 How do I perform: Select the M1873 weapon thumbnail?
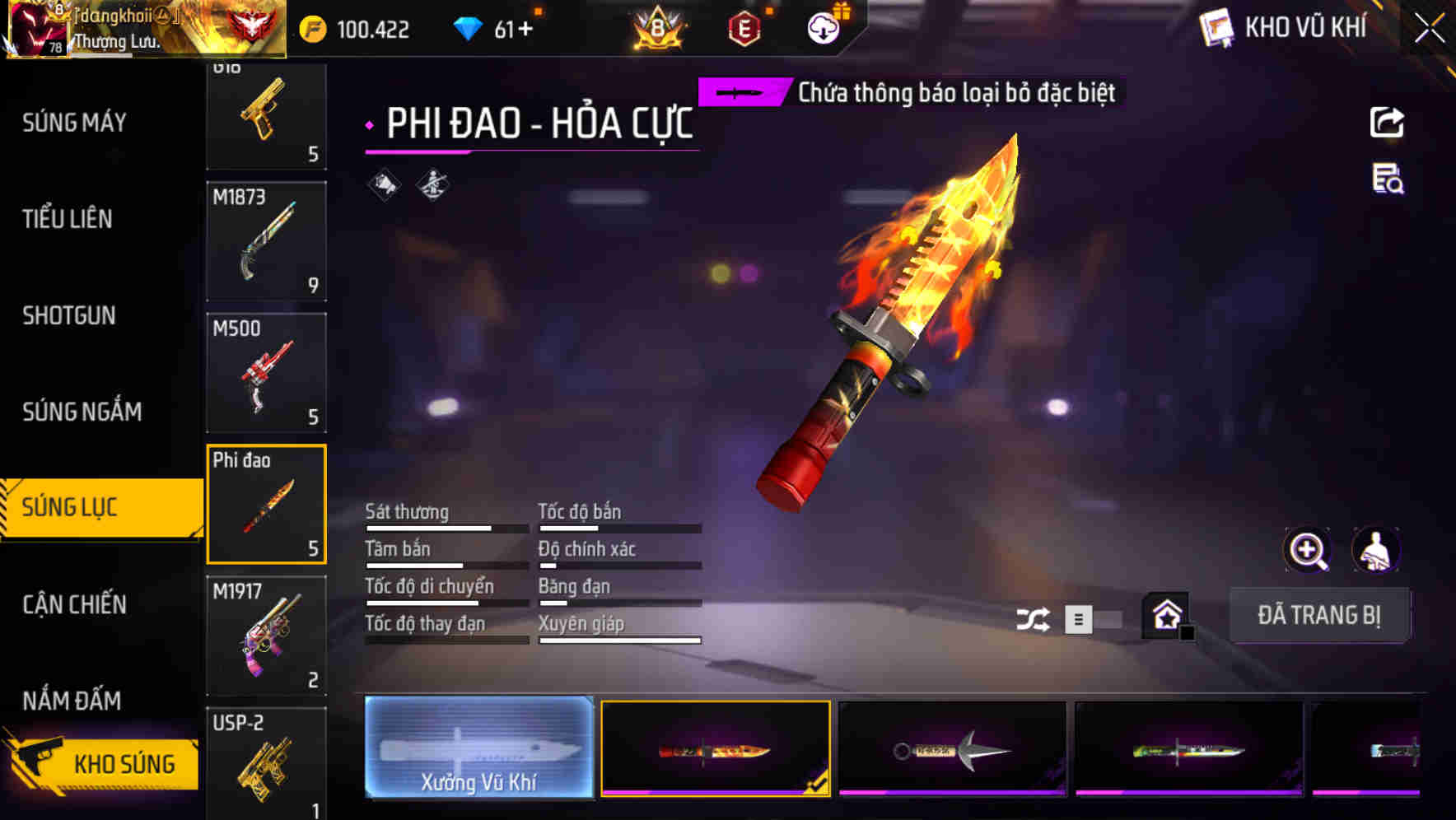(x=267, y=240)
